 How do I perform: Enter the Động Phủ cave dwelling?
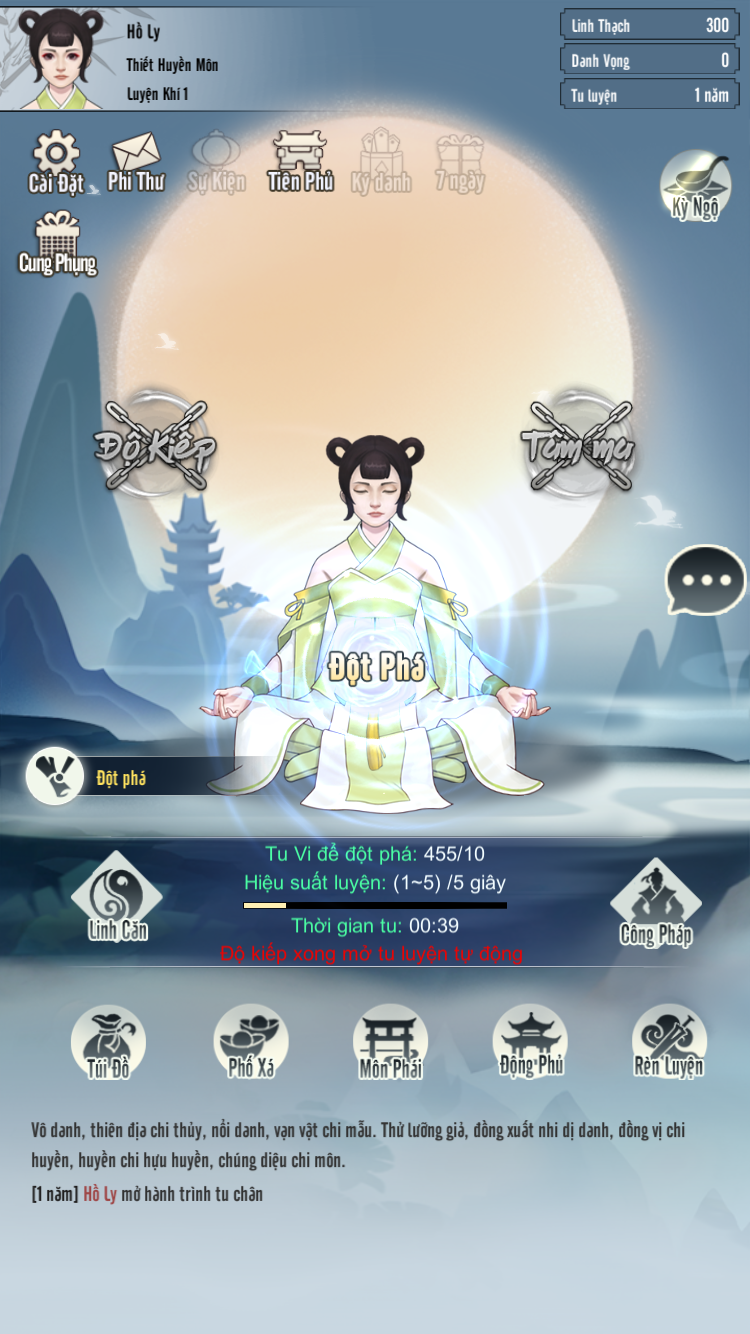click(x=530, y=1042)
